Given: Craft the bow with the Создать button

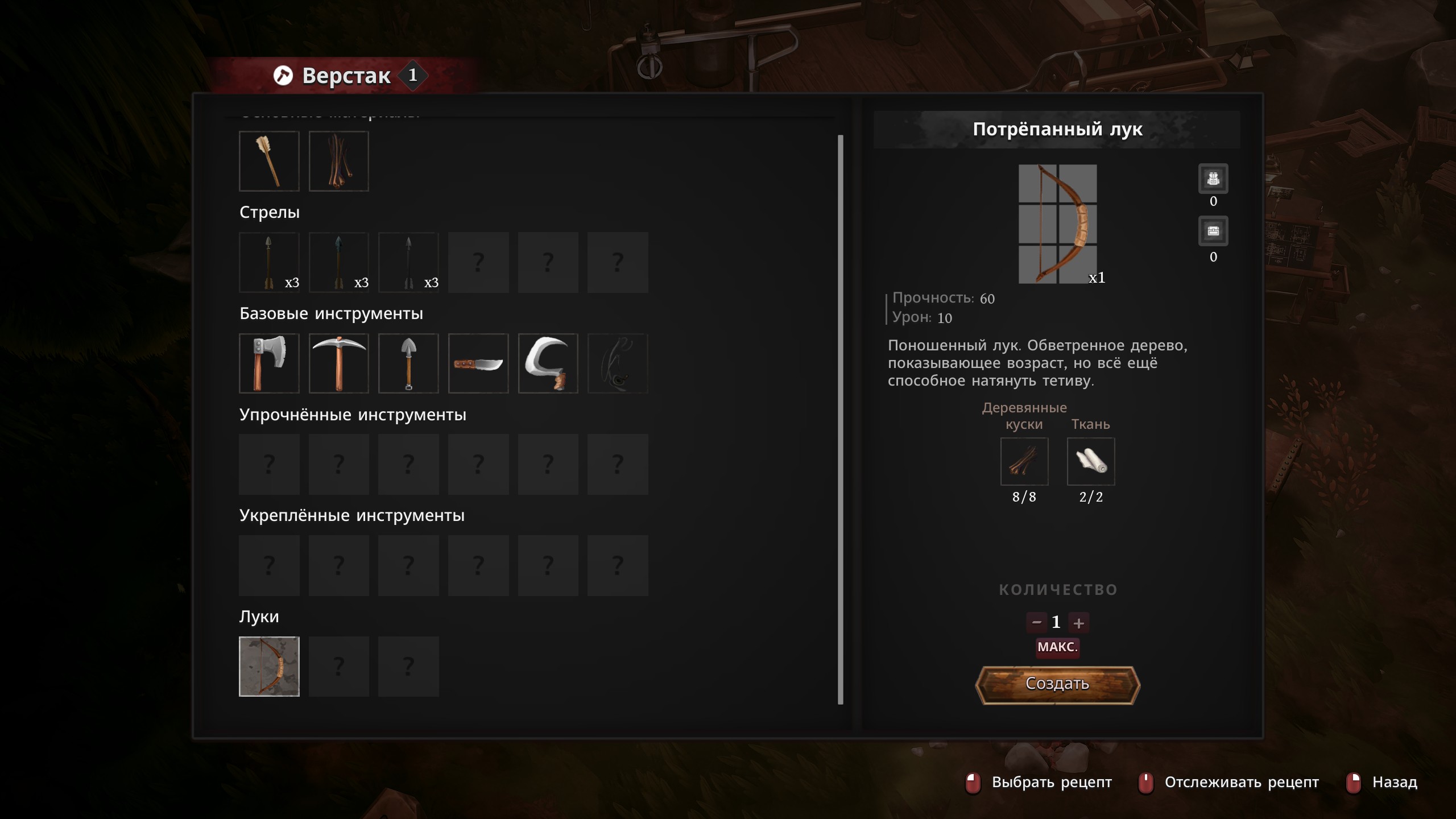Looking at the screenshot, I should coord(1057,684).
